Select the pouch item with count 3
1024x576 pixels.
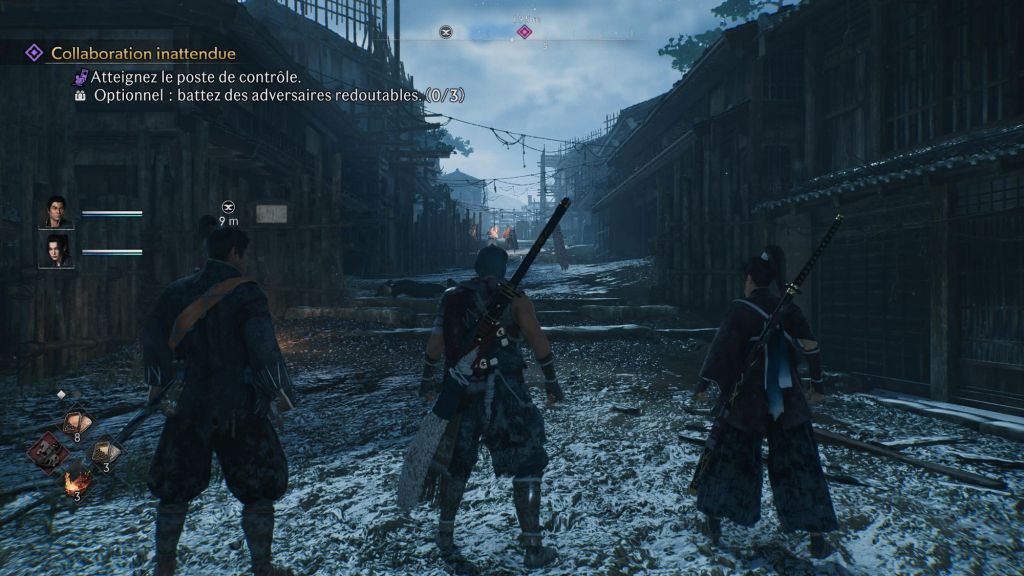(x=104, y=453)
